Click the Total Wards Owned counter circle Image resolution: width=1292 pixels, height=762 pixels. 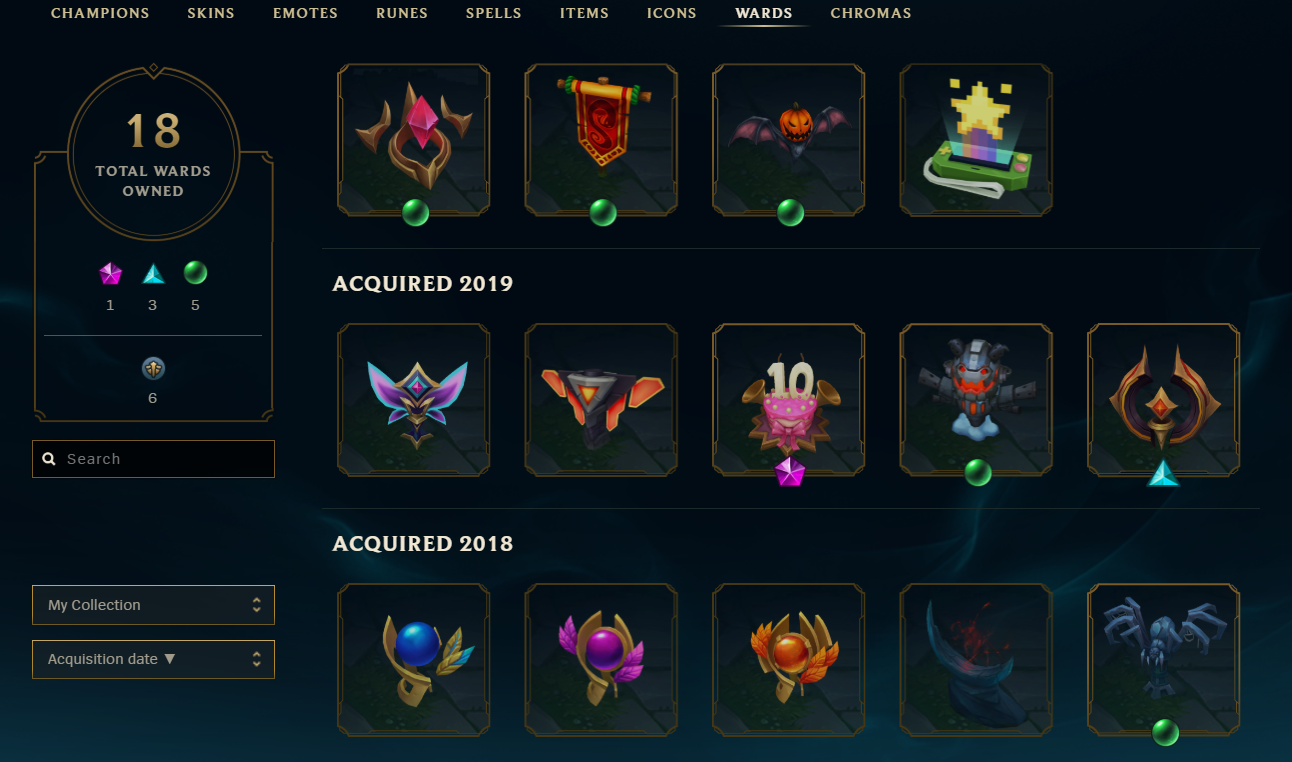152,155
